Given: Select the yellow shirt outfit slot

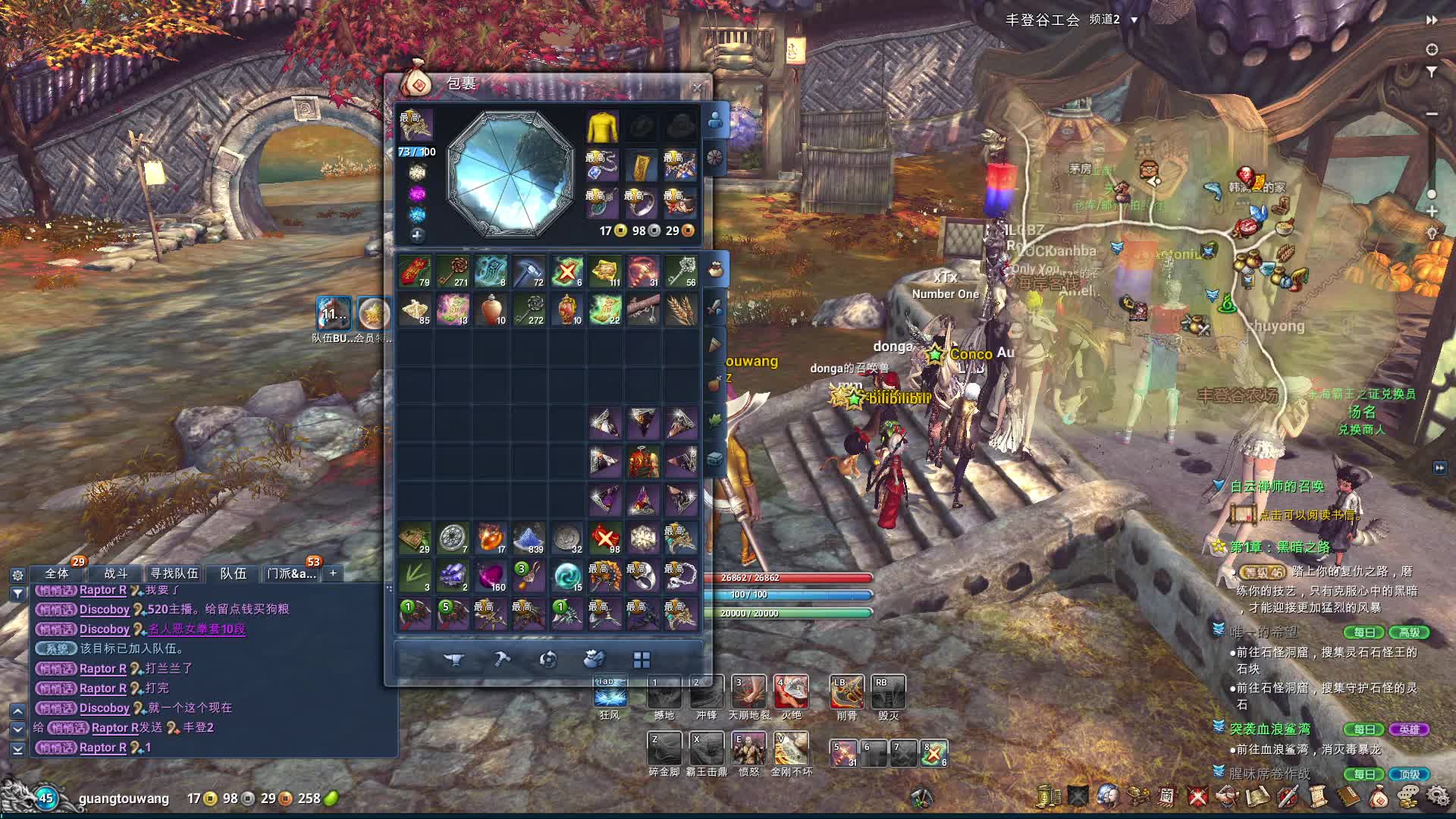Looking at the screenshot, I should pos(603,127).
